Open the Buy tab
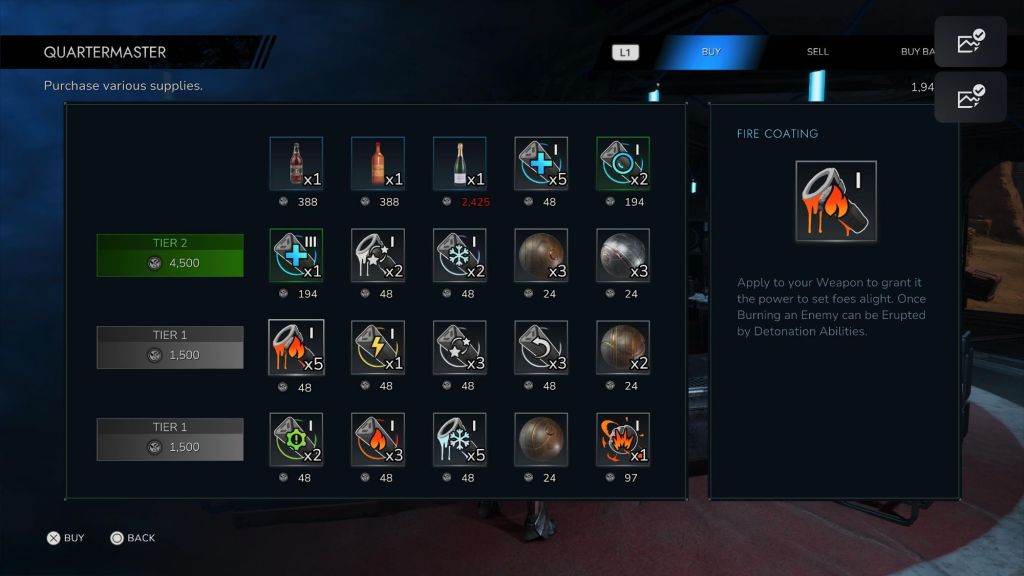Image resolution: width=1024 pixels, height=576 pixels. (x=711, y=52)
